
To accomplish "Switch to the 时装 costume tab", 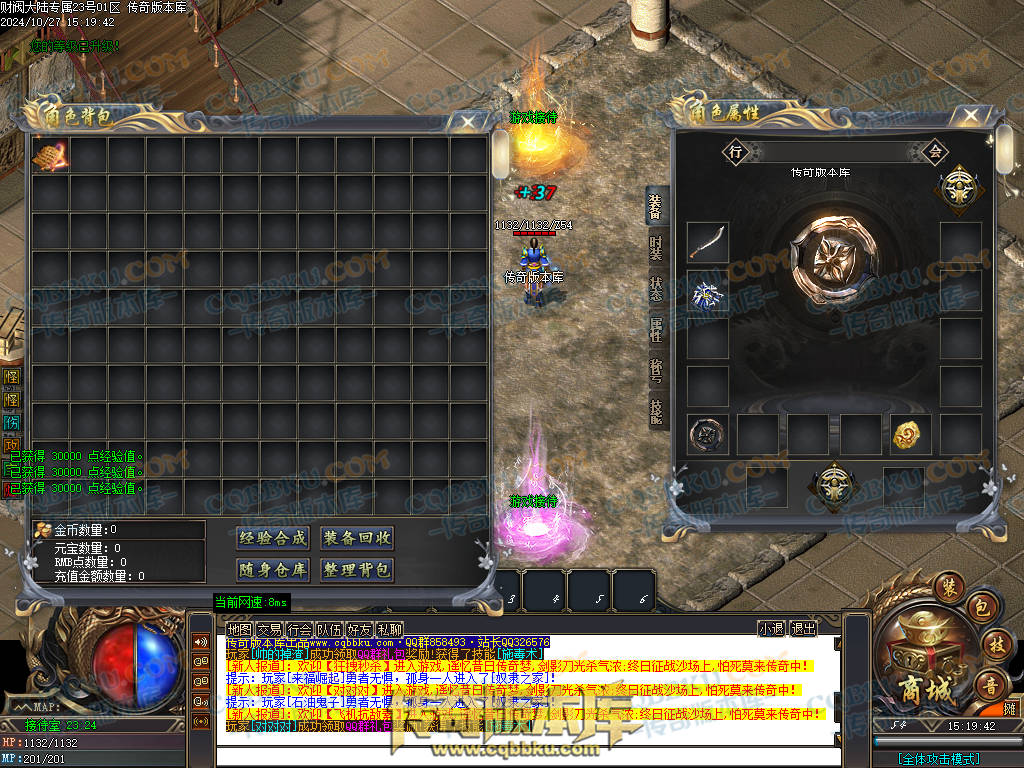I will [656, 247].
